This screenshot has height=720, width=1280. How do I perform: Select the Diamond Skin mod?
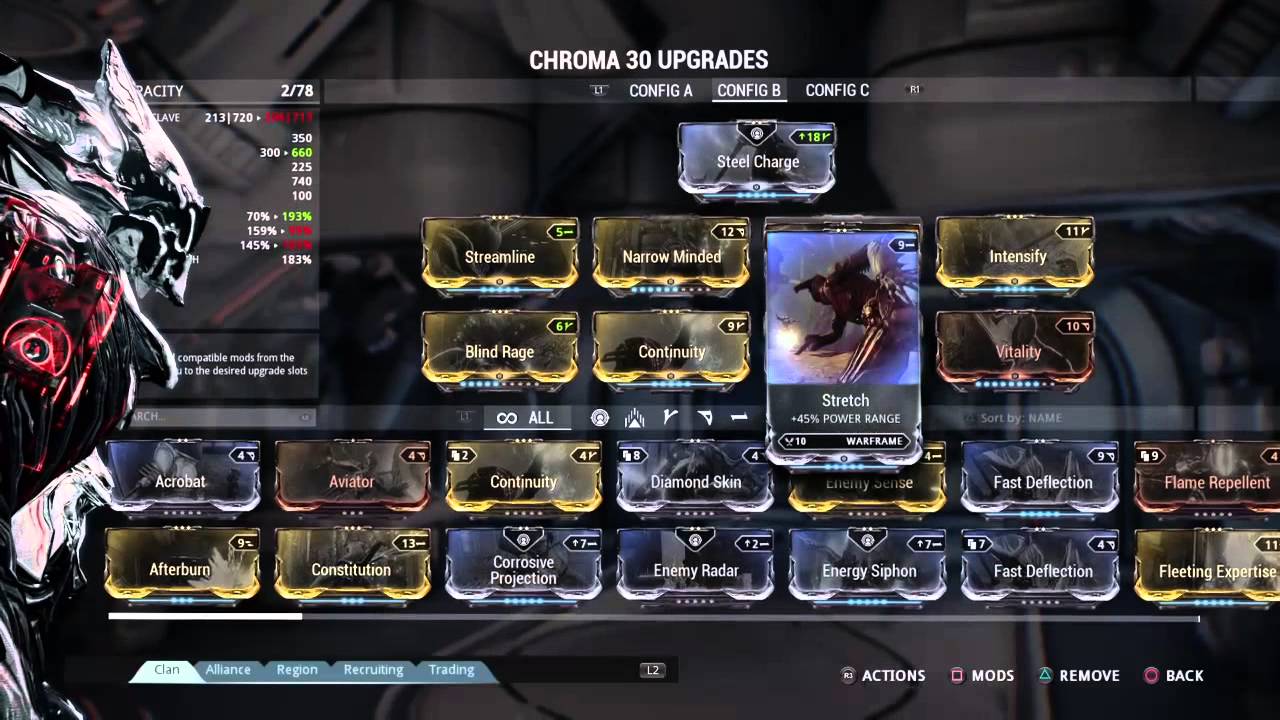click(695, 481)
